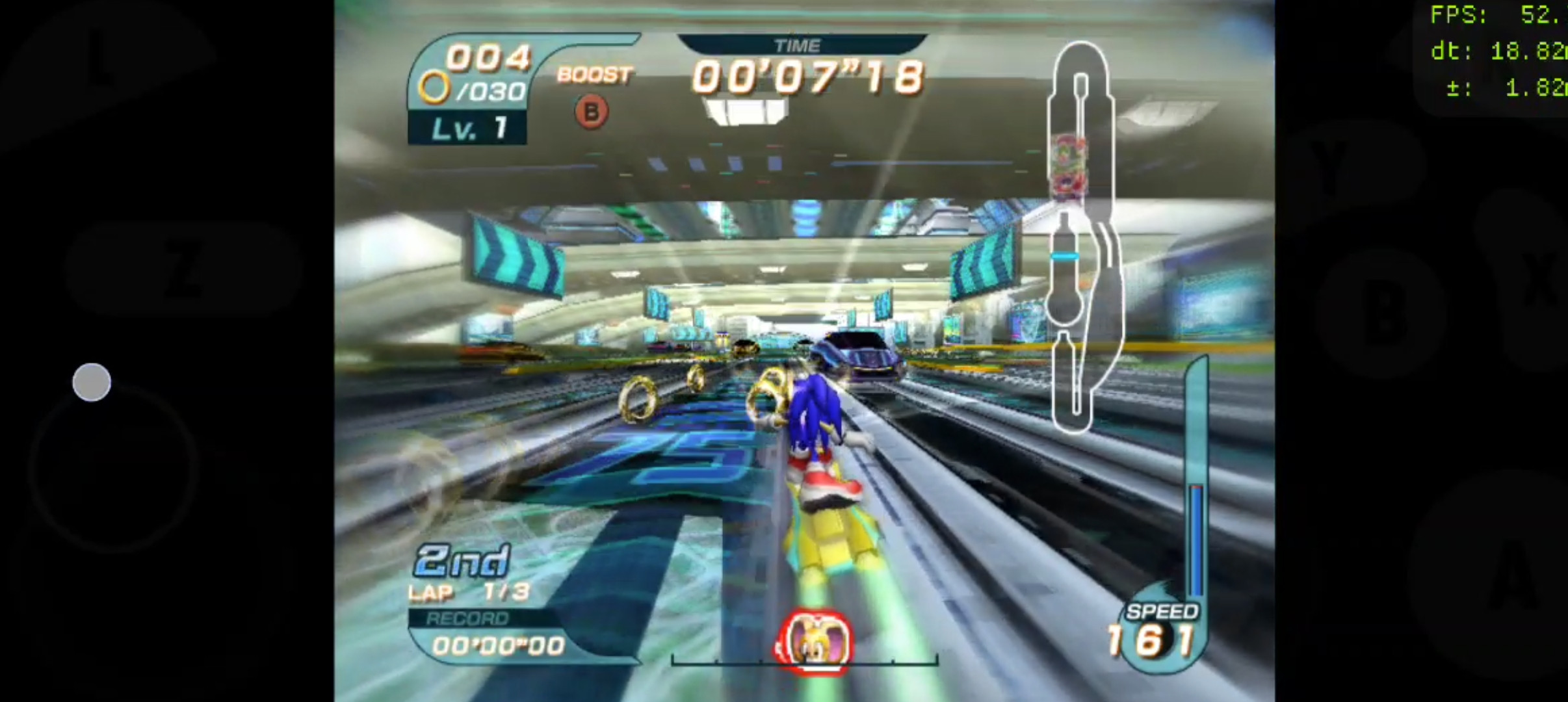Screen dimensions: 1568x702
Task: Select the "2nd" position indicator
Action: point(462,559)
